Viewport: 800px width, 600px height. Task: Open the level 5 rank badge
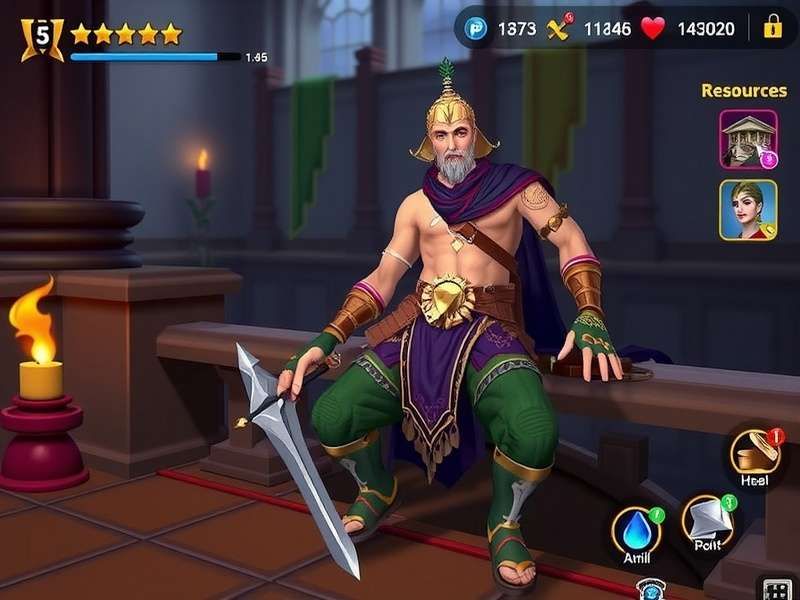pyautogui.click(x=41, y=38)
